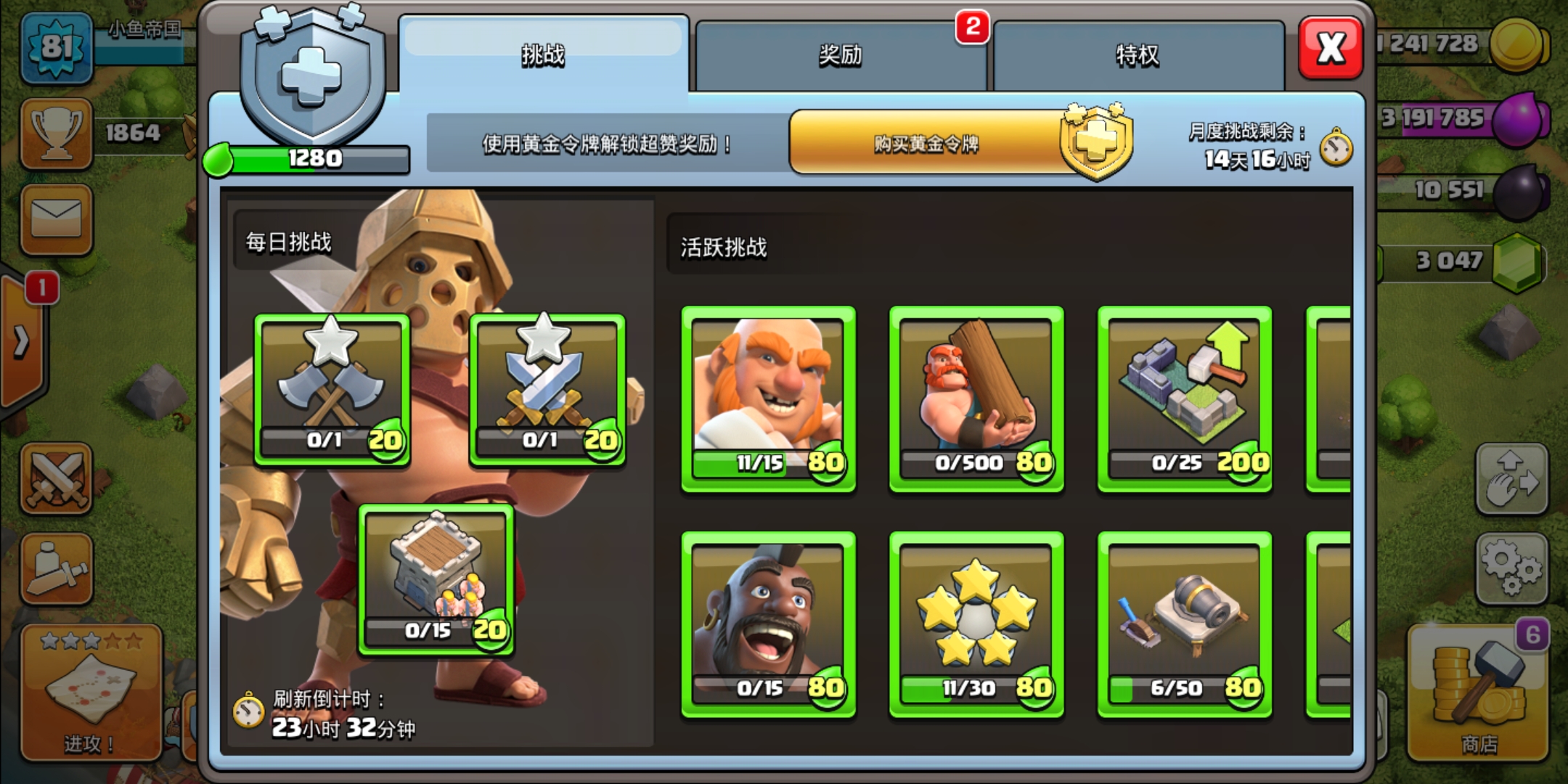Image resolution: width=1568 pixels, height=784 pixels.
Task: Open the Hog Rider challenge tile
Action: [x=768, y=624]
